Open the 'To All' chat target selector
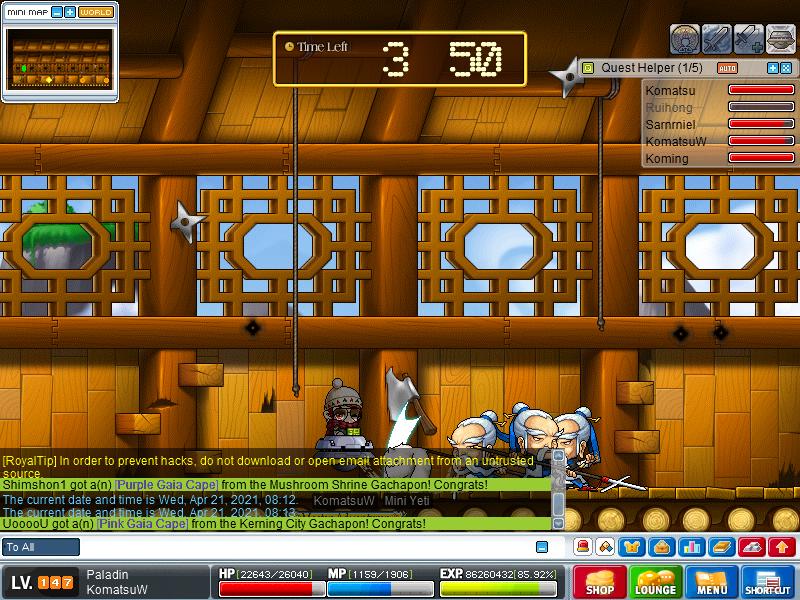Image resolution: width=800 pixels, height=600 pixels. pyautogui.click(x=41, y=547)
